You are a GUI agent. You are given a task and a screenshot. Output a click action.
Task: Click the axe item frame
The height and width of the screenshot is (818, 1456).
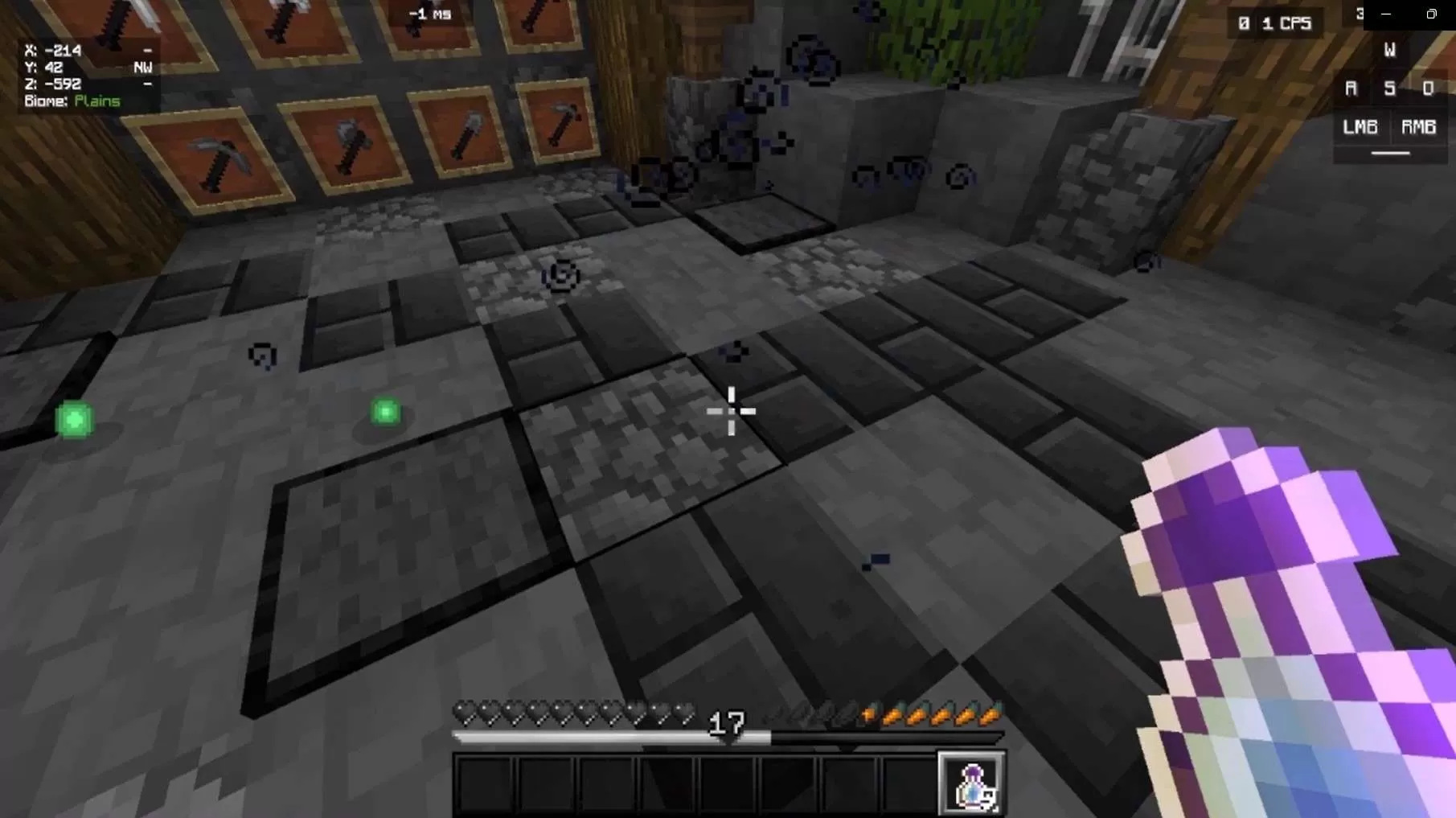click(x=352, y=141)
